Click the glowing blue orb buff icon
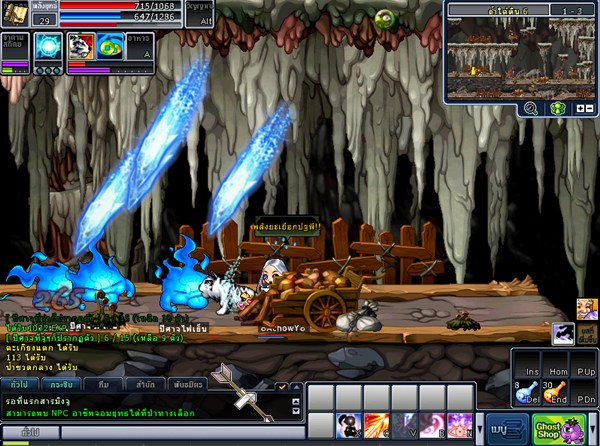 [48, 47]
